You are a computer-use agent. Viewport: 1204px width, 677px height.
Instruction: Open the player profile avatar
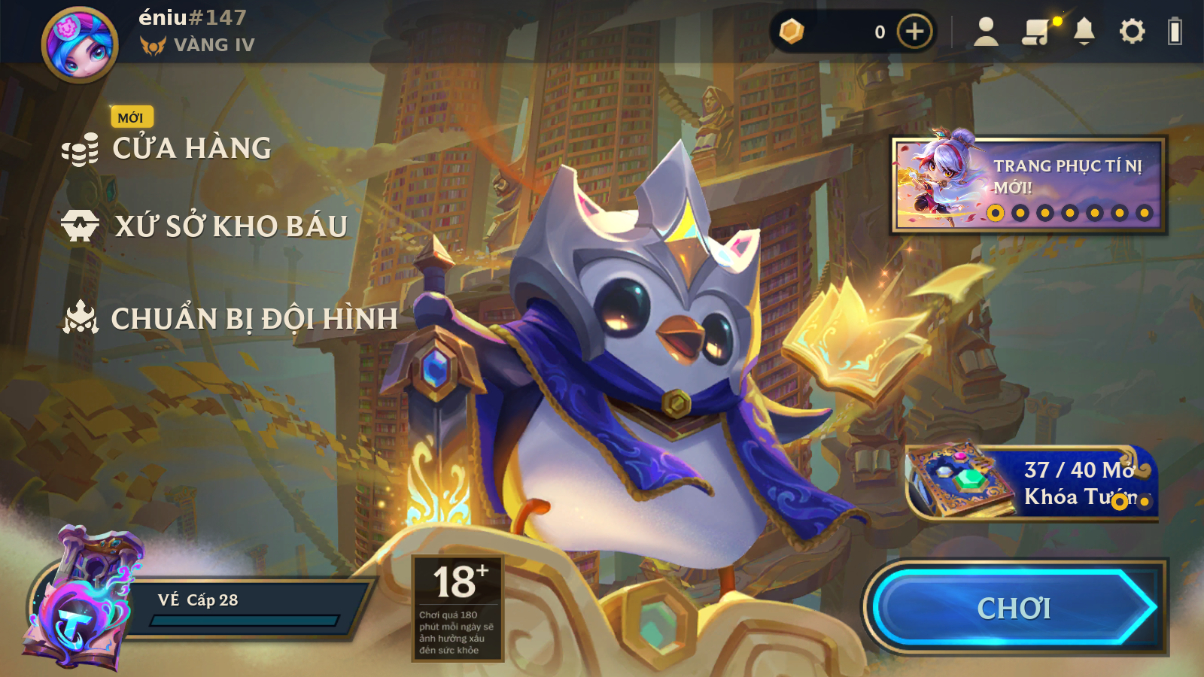[79, 44]
